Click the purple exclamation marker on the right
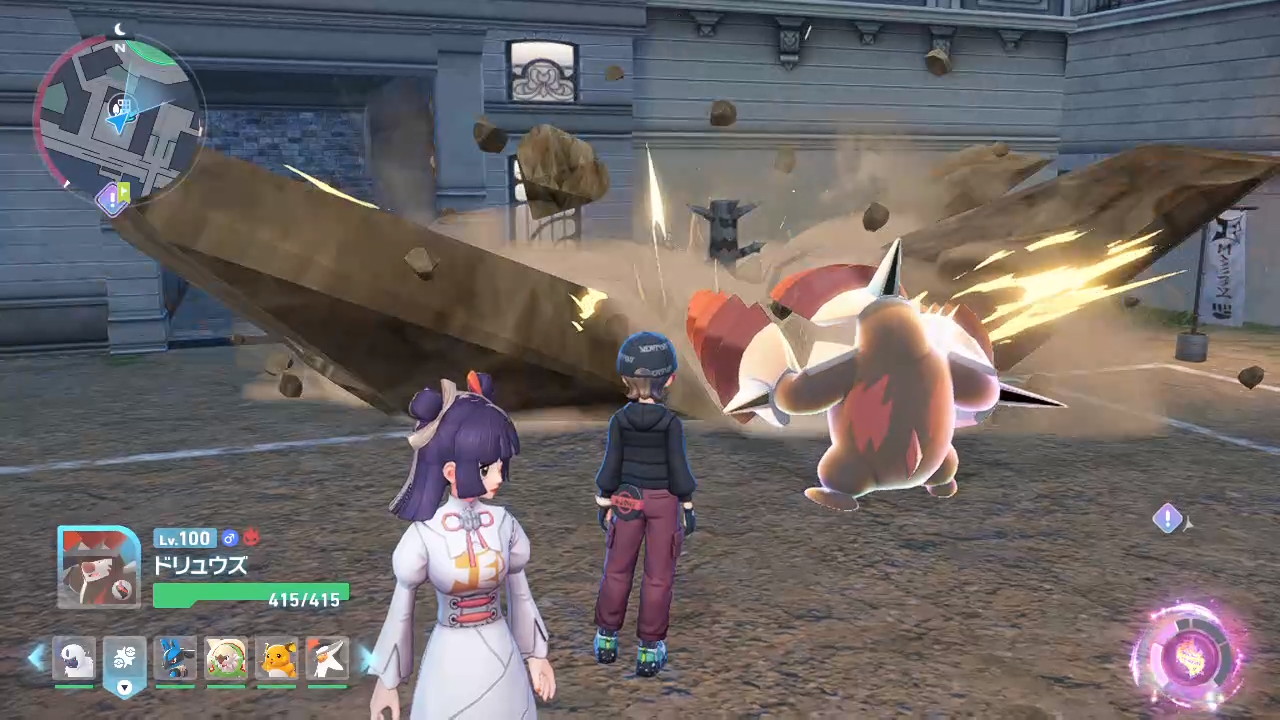Screen dimensions: 1280x720 1167,518
